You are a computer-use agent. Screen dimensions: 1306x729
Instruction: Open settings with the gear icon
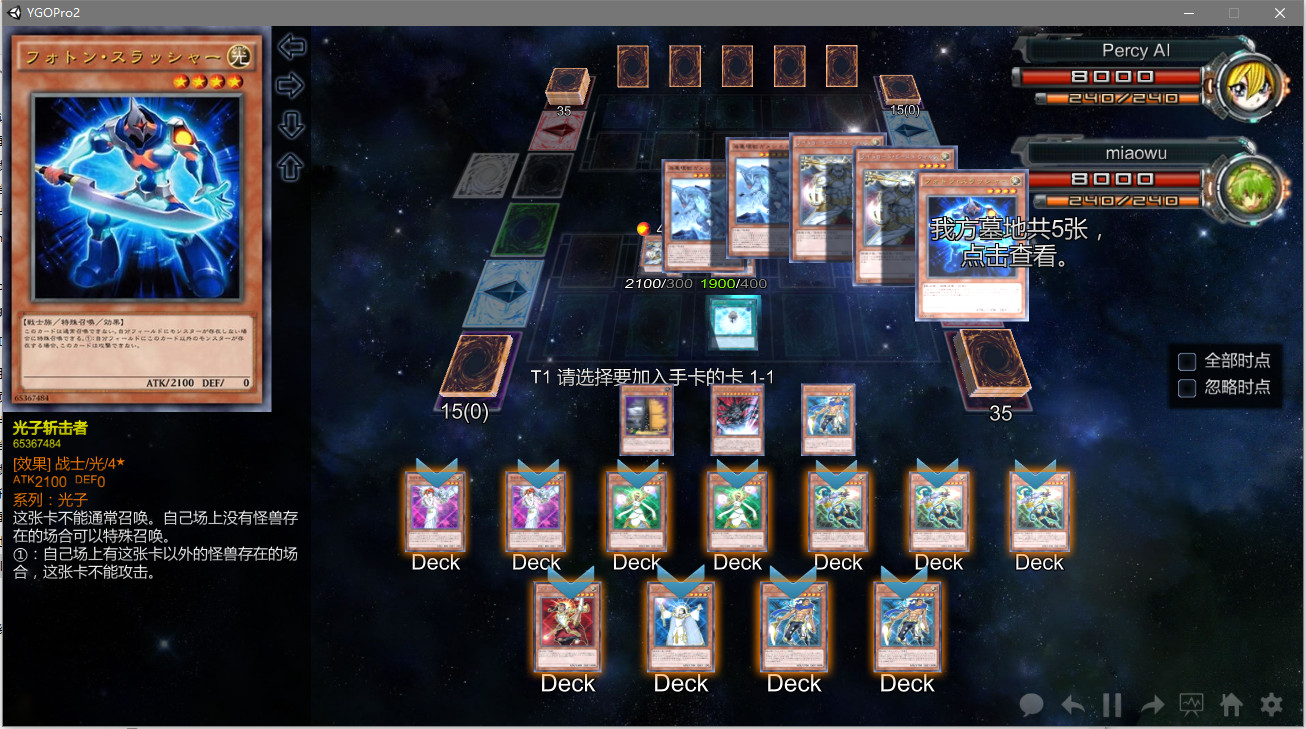point(1271,705)
